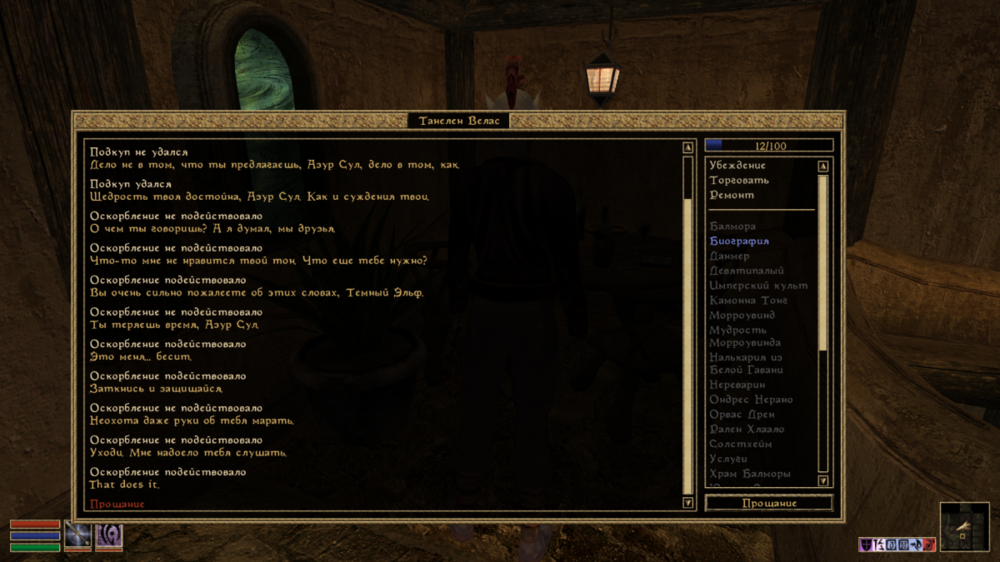
Task: Choose Торговать to barter
Action: [x=739, y=181]
